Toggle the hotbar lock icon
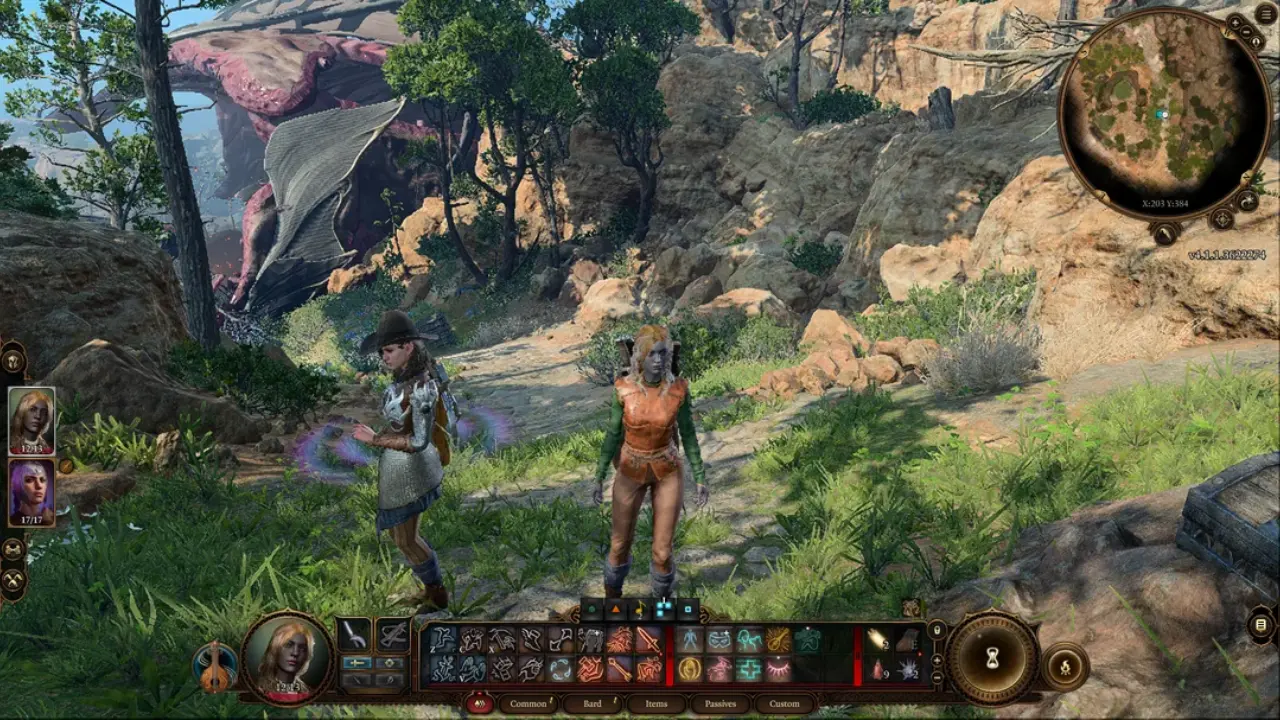This screenshot has height=720, width=1280. pos(937,630)
